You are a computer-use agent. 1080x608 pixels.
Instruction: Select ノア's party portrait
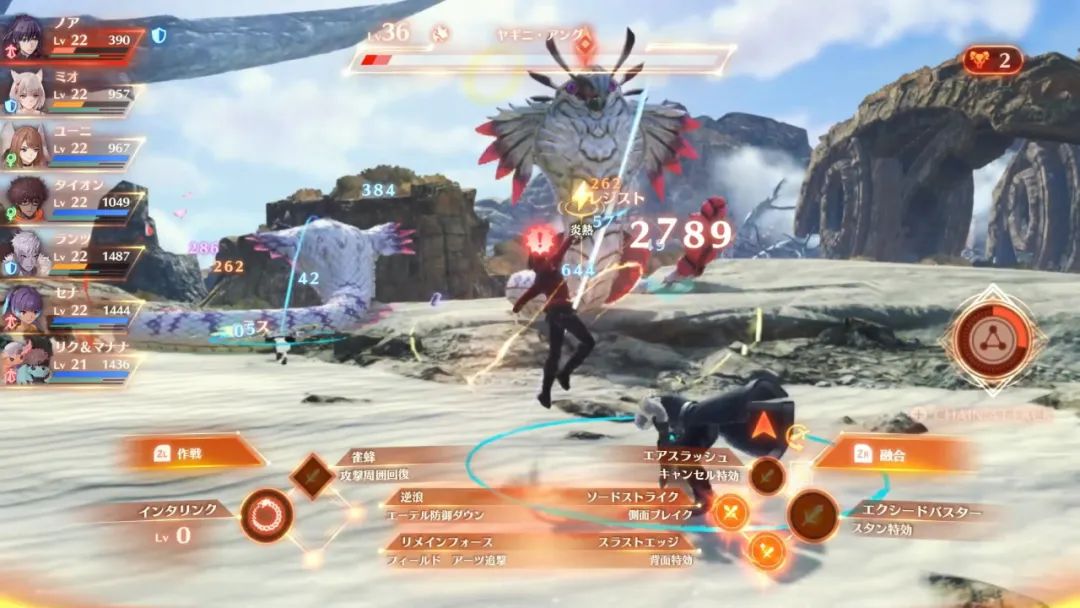click(24, 37)
